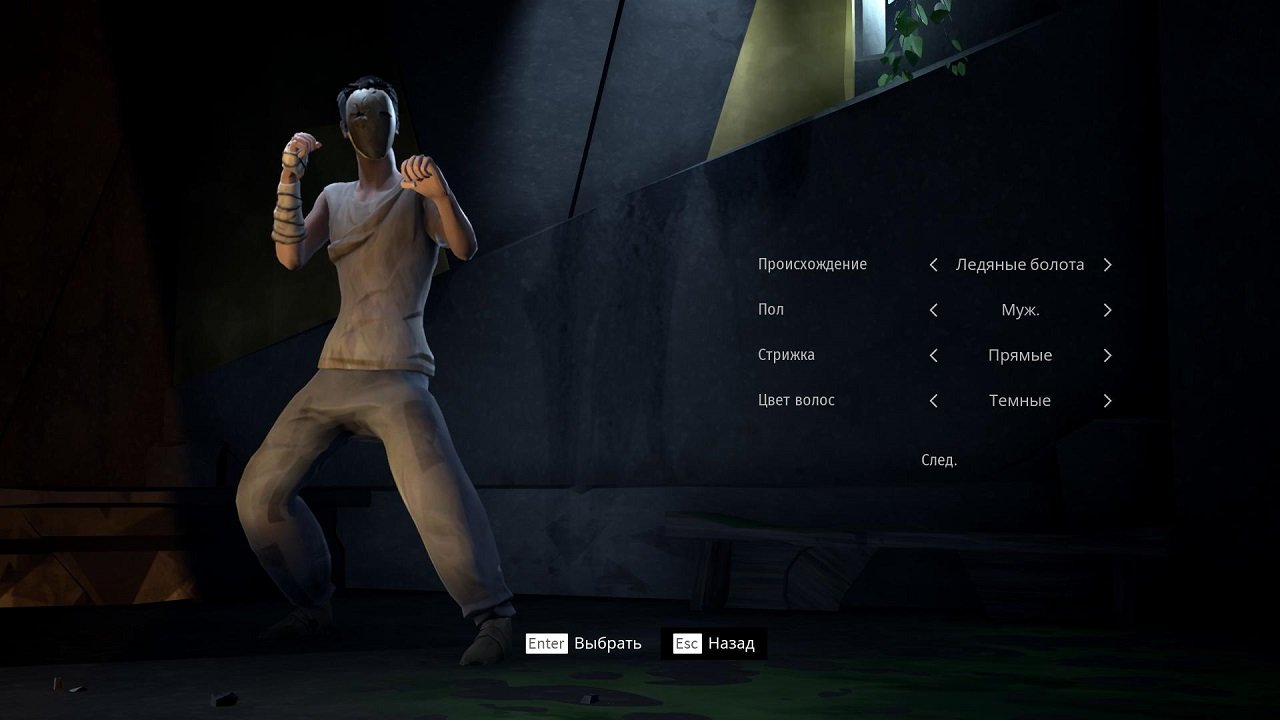
Task: Click the left arrow beside Прямые hairstyle
Action: click(932, 355)
